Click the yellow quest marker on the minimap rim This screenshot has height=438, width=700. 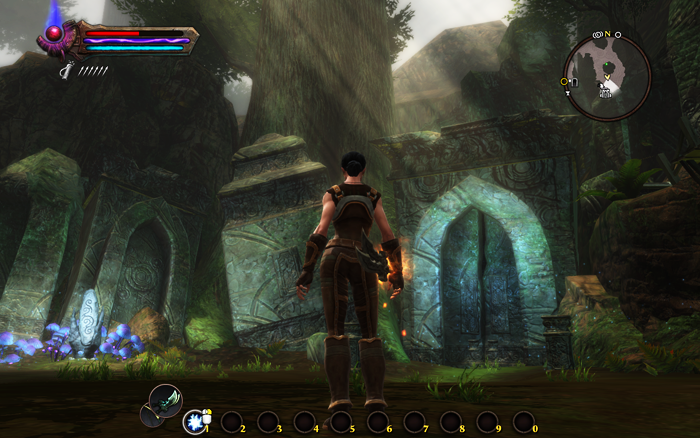[566, 81]
